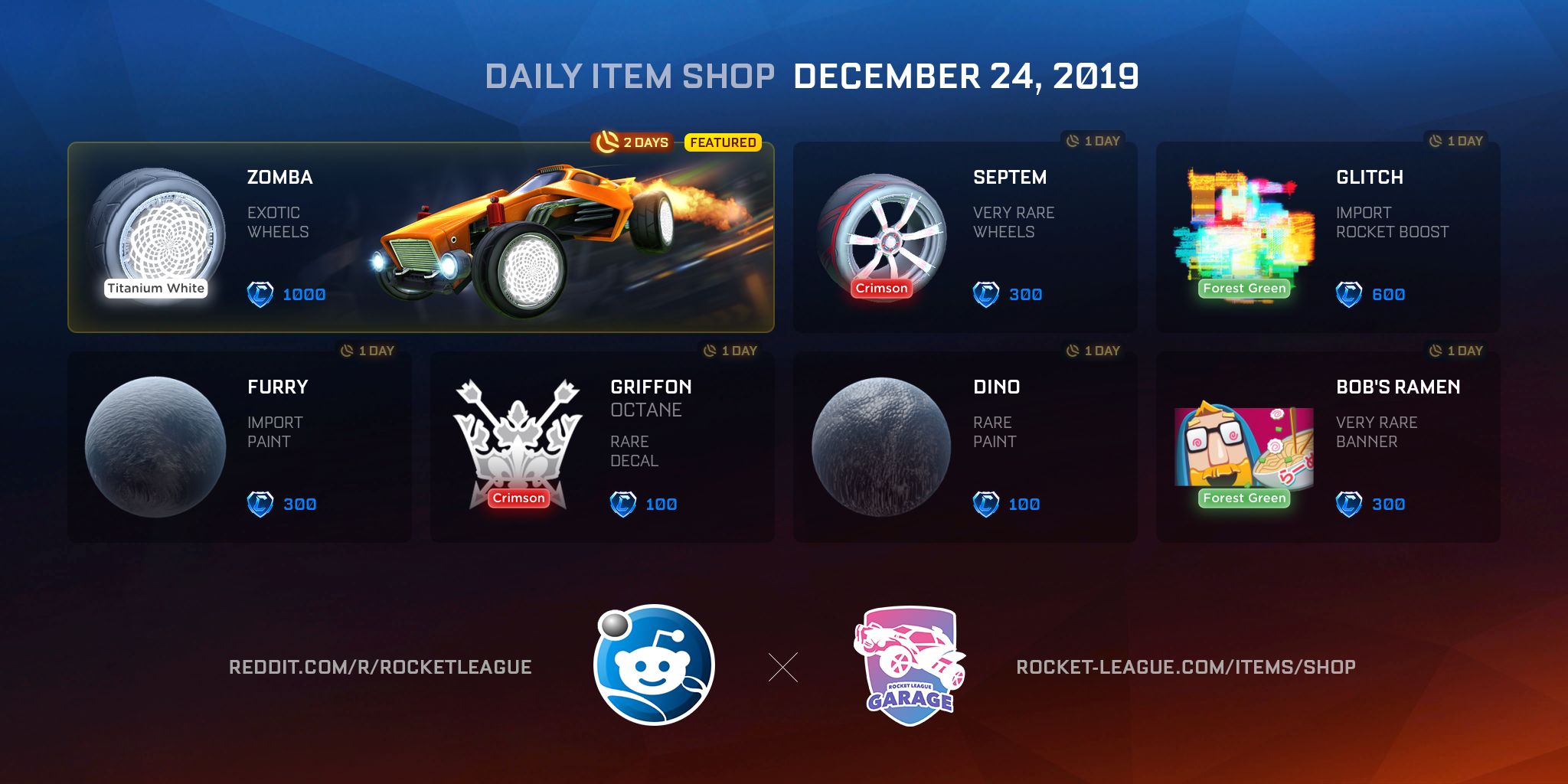Select the featured Zomba wheels card
The image size is (1568, 784).
421,237
